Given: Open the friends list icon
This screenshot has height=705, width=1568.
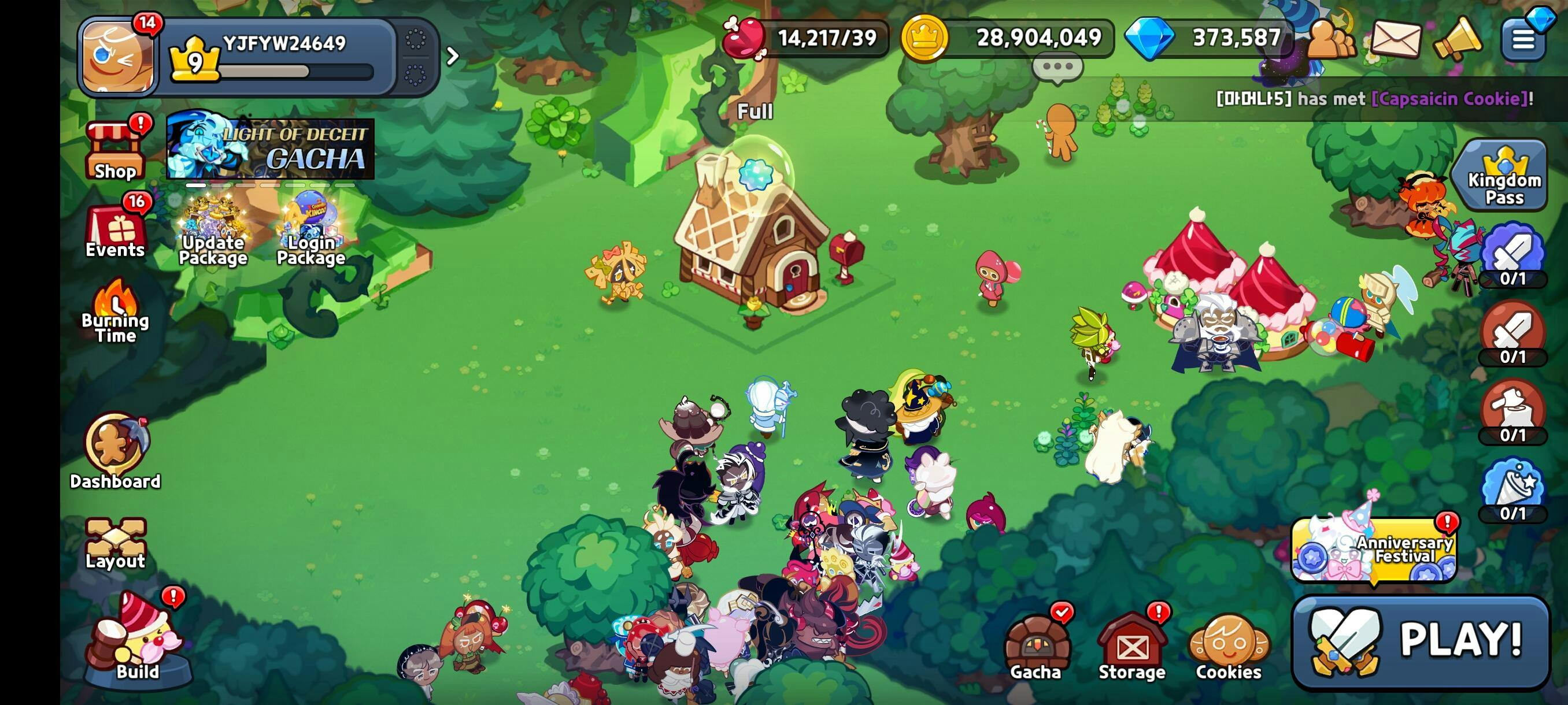Looking at the screenshot, I should 1330,39.
